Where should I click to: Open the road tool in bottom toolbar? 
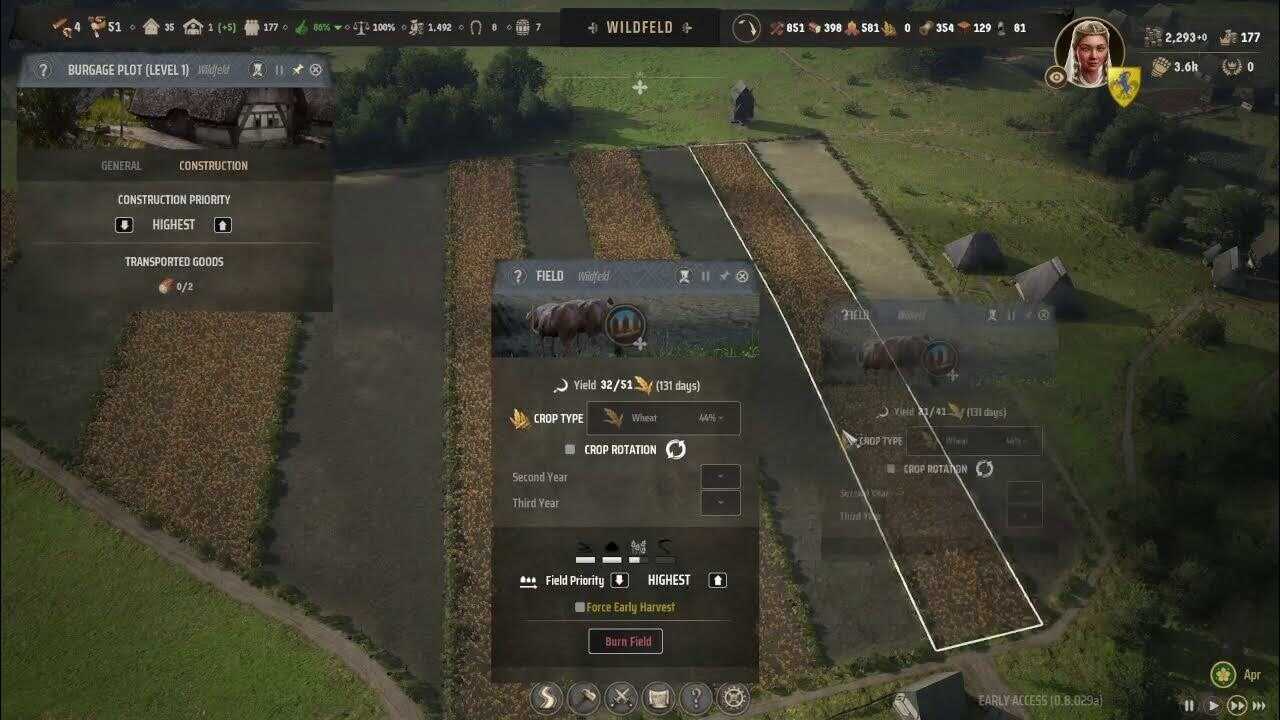point(546,697)
